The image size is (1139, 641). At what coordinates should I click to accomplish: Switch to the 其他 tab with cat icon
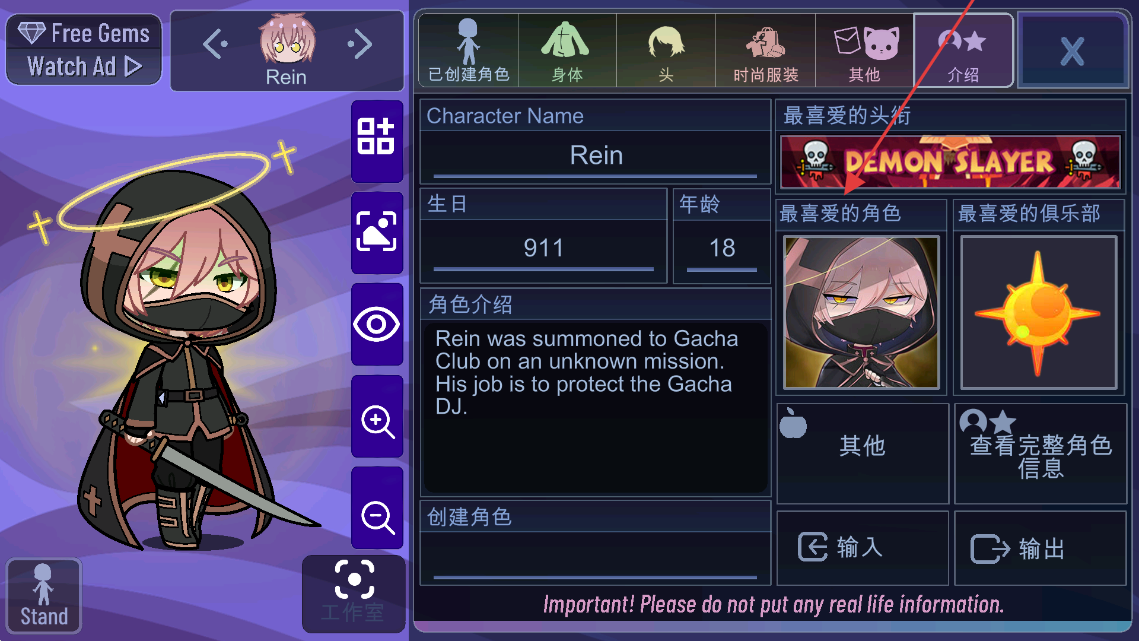pyautogui.click(x=864, y=50)
